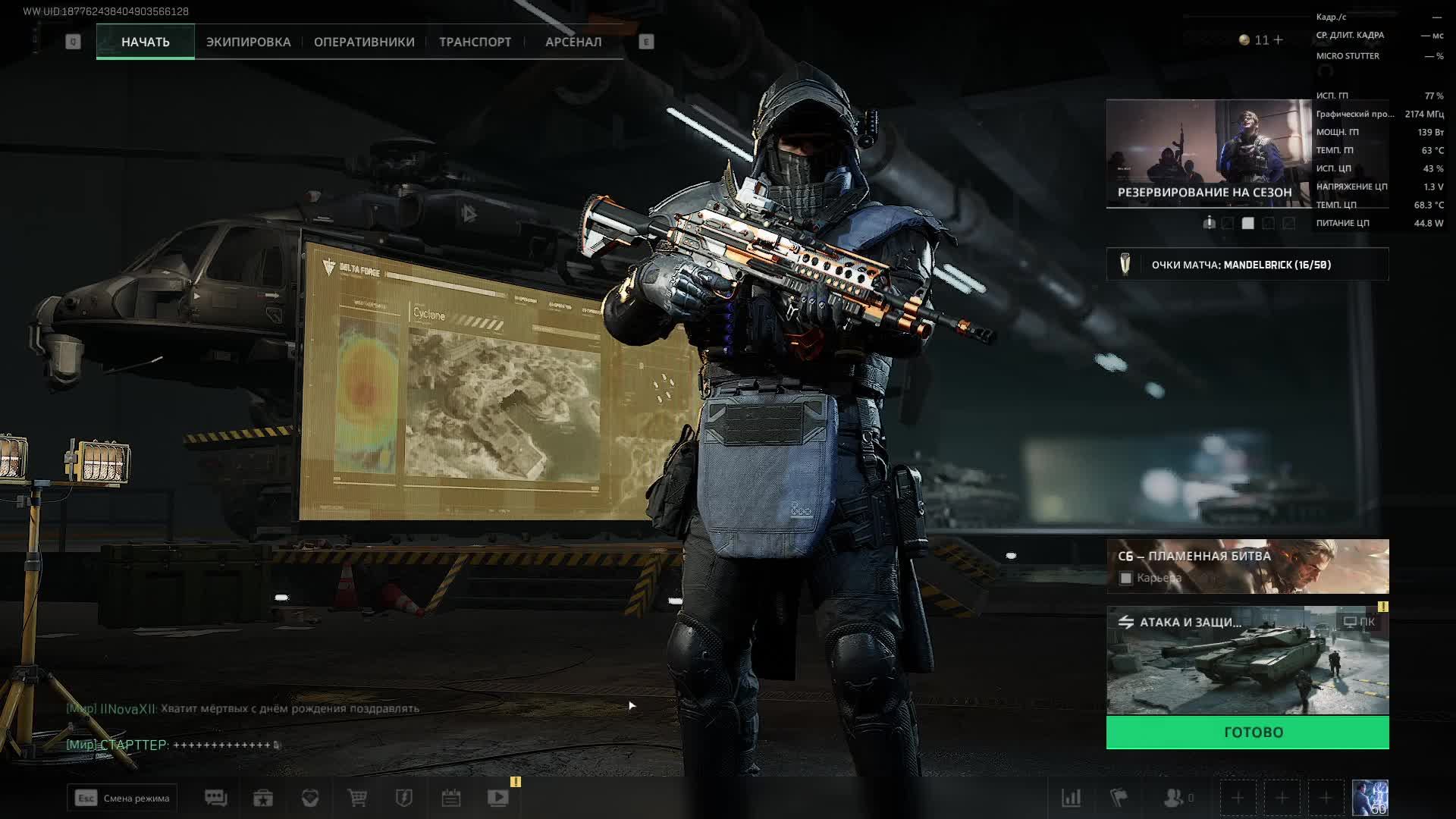Show the bar chart statistics icon

coord(1071,798)
